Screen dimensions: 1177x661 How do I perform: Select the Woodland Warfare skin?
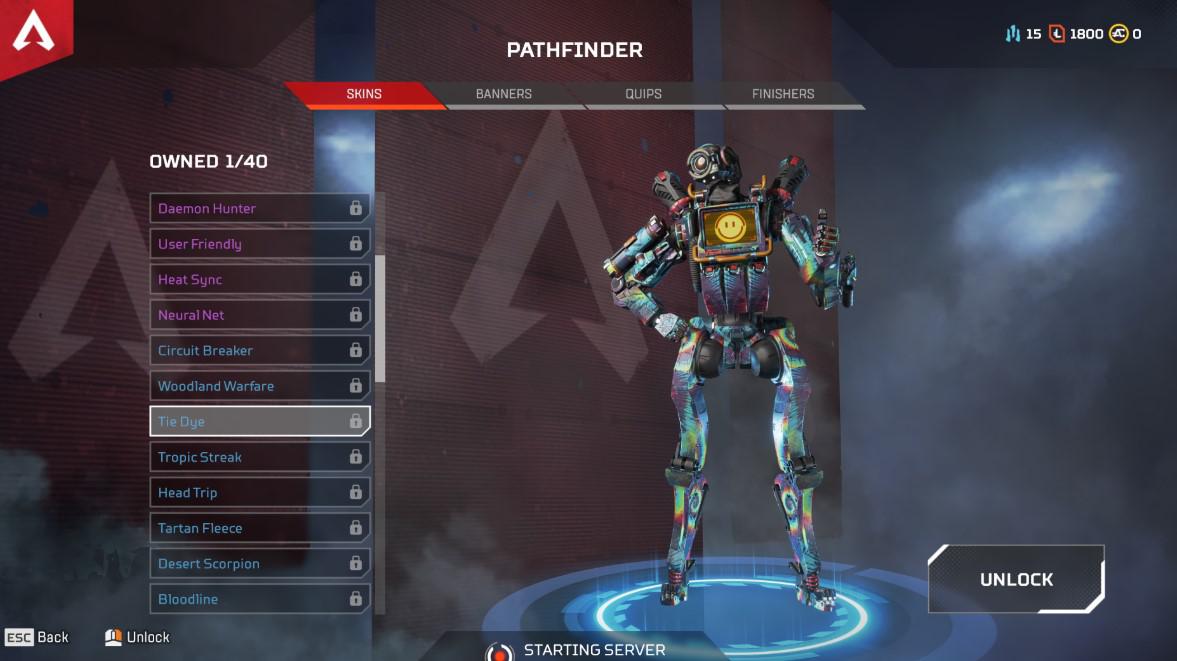tap(259, 386)
